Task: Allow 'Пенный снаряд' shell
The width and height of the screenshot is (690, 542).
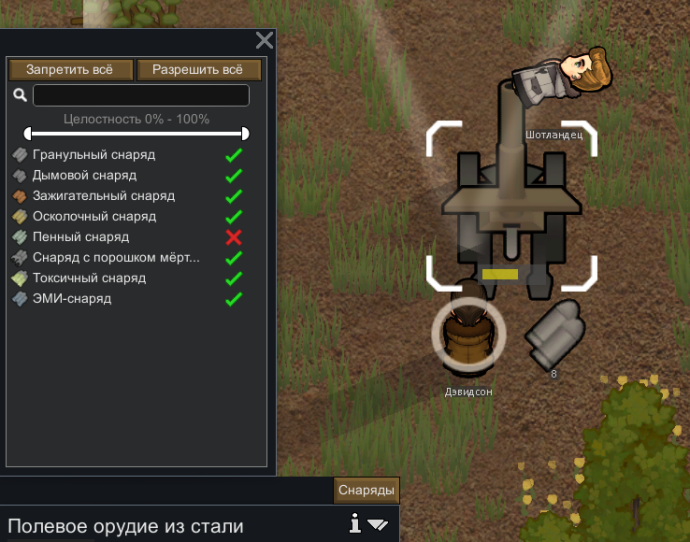Action: 234,237
